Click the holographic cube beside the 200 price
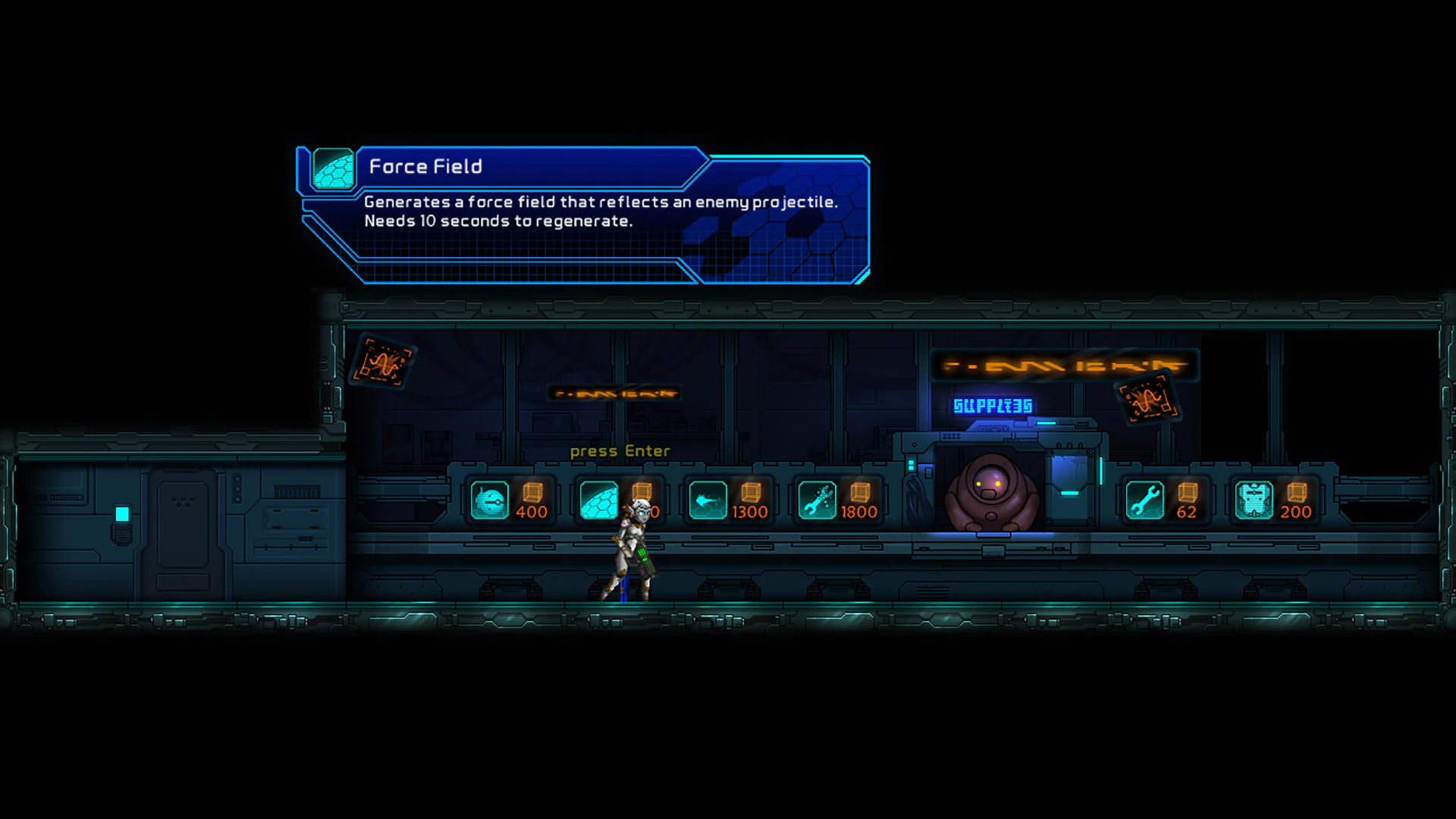The width and height of the screenshot is (1456, 819). click(x=1298, y=494)
